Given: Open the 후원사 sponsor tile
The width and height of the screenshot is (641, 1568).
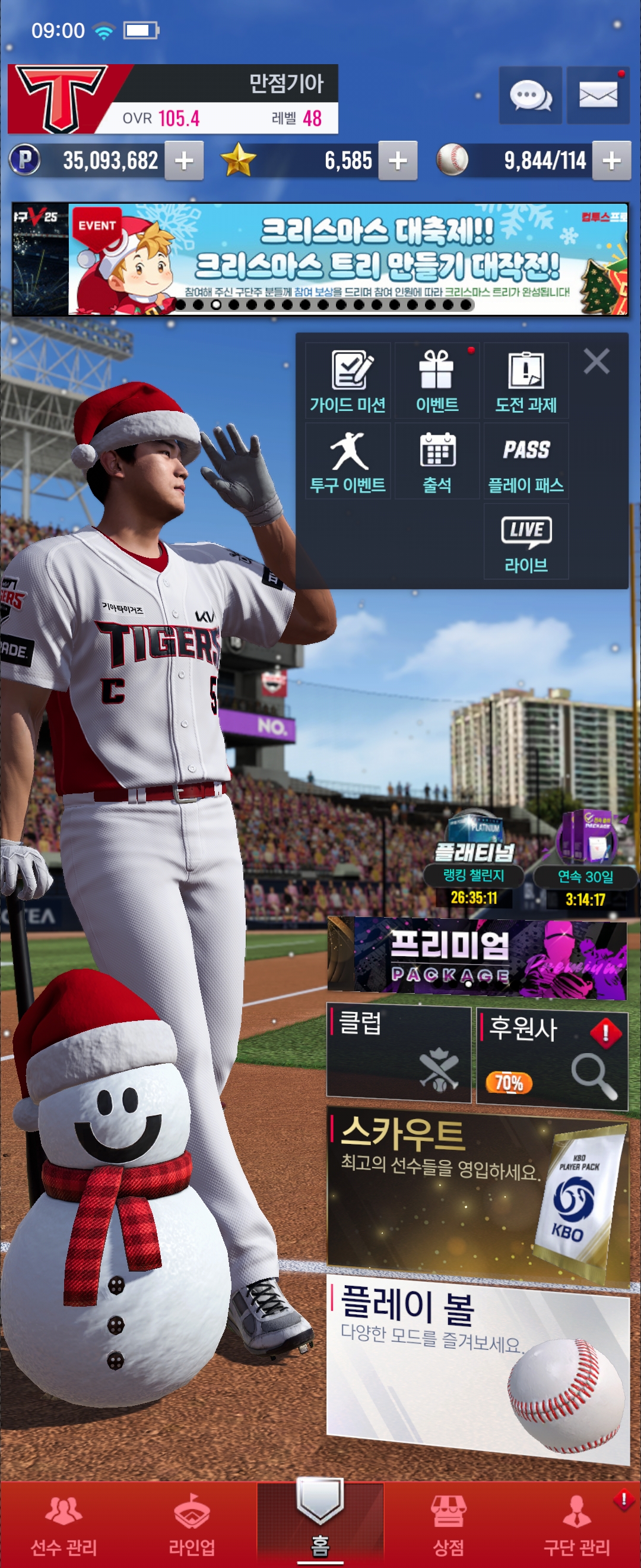Looking at the screenshot, I should pyautogui.click(x=551, y=1058).
